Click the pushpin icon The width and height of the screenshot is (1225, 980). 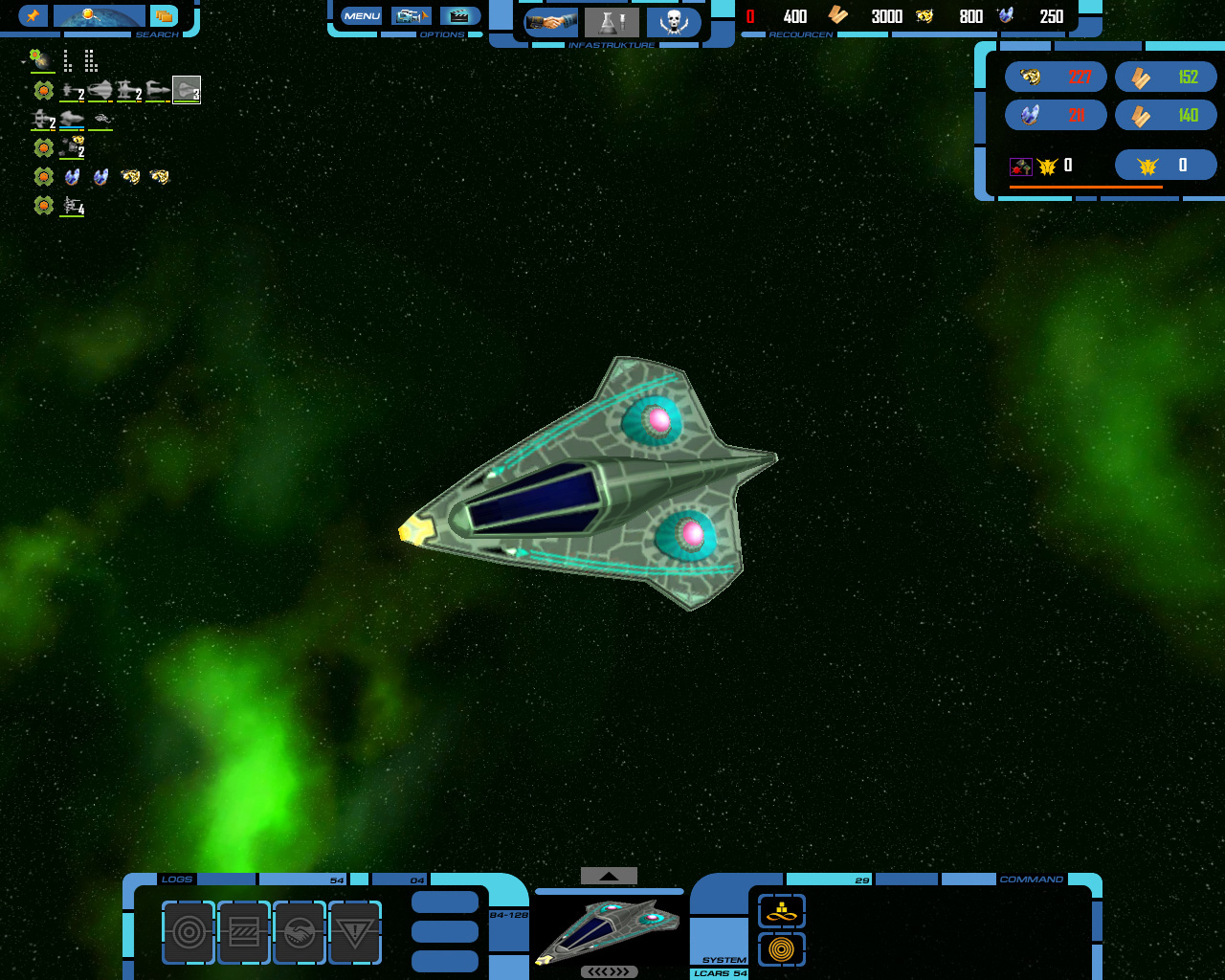coord(33,16)
